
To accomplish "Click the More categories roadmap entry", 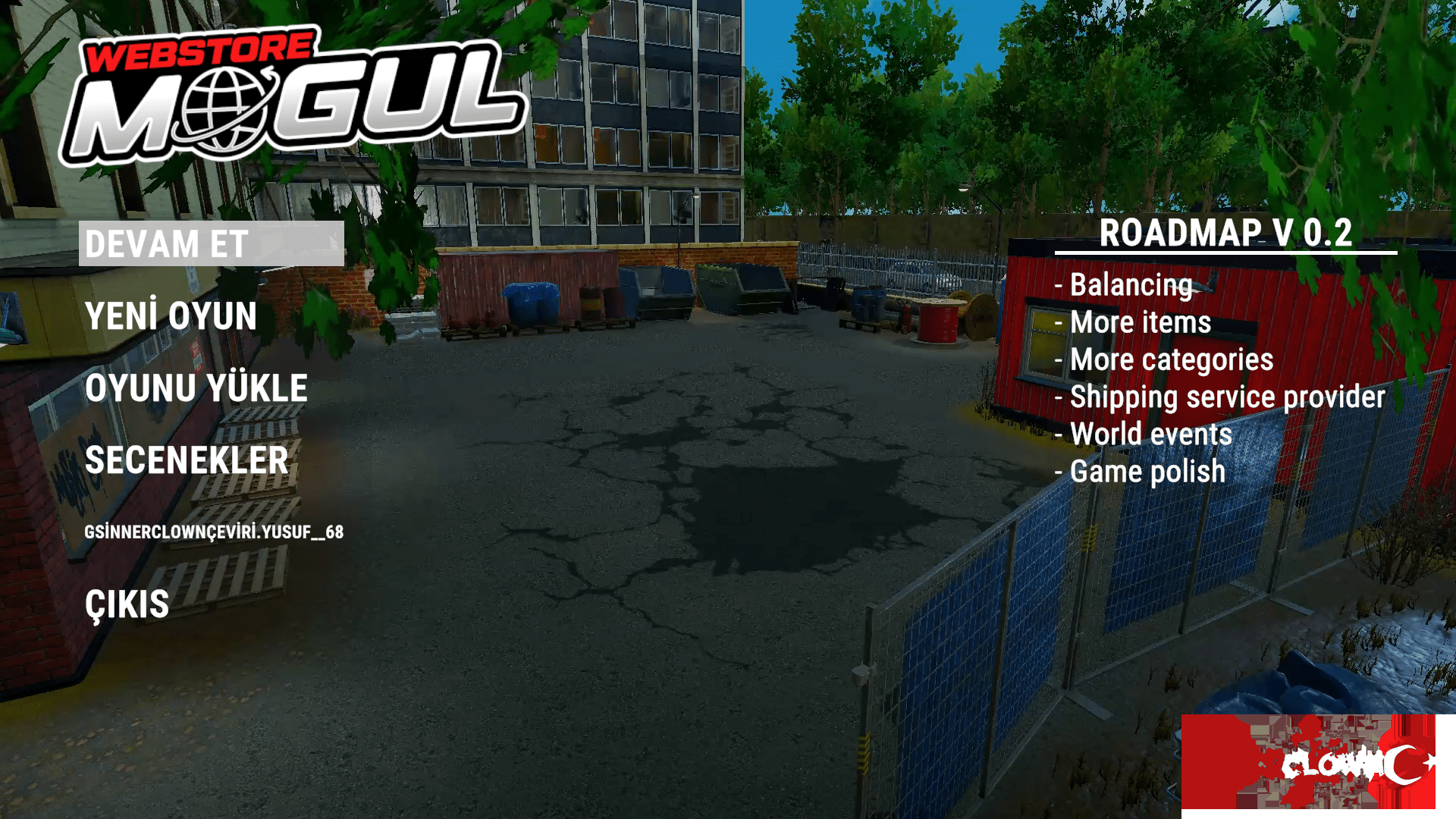I will (1164, 359).
